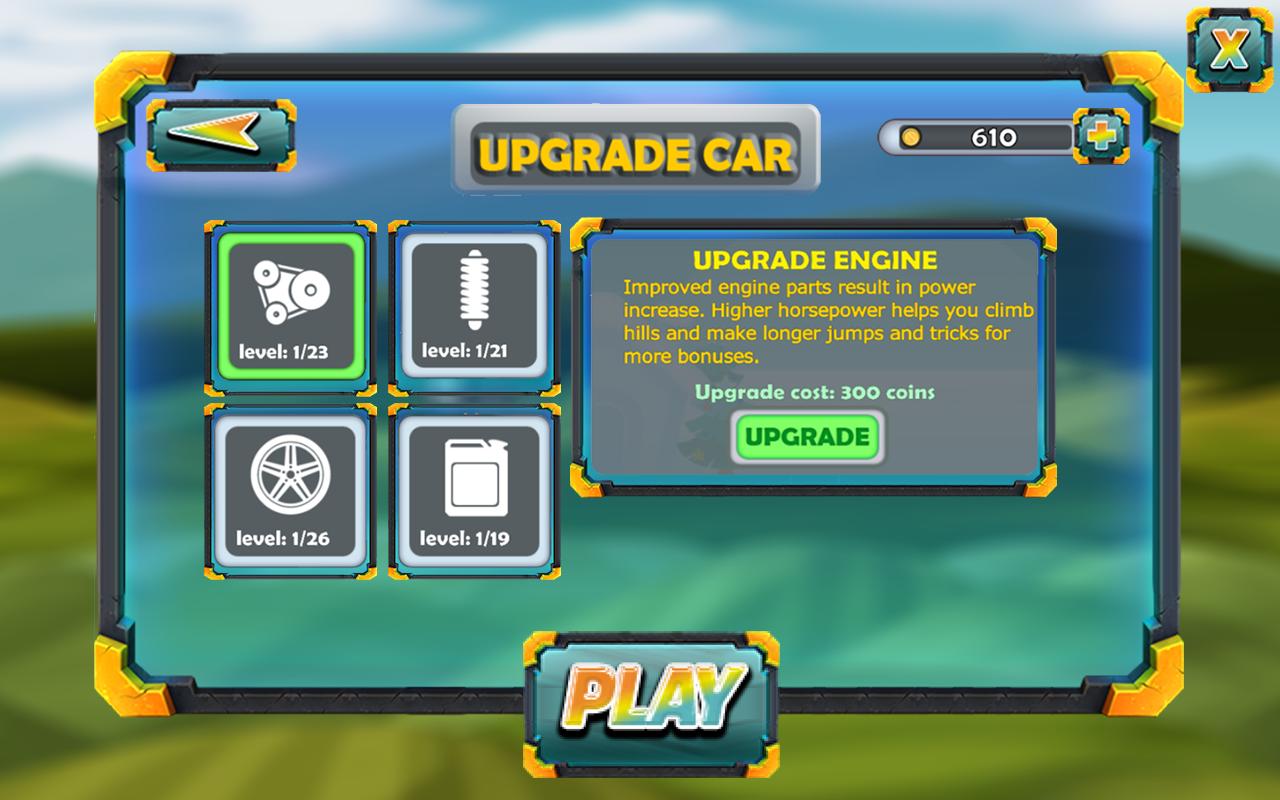
Task: Add more coins with plus button
Action: coord(1100,136)
